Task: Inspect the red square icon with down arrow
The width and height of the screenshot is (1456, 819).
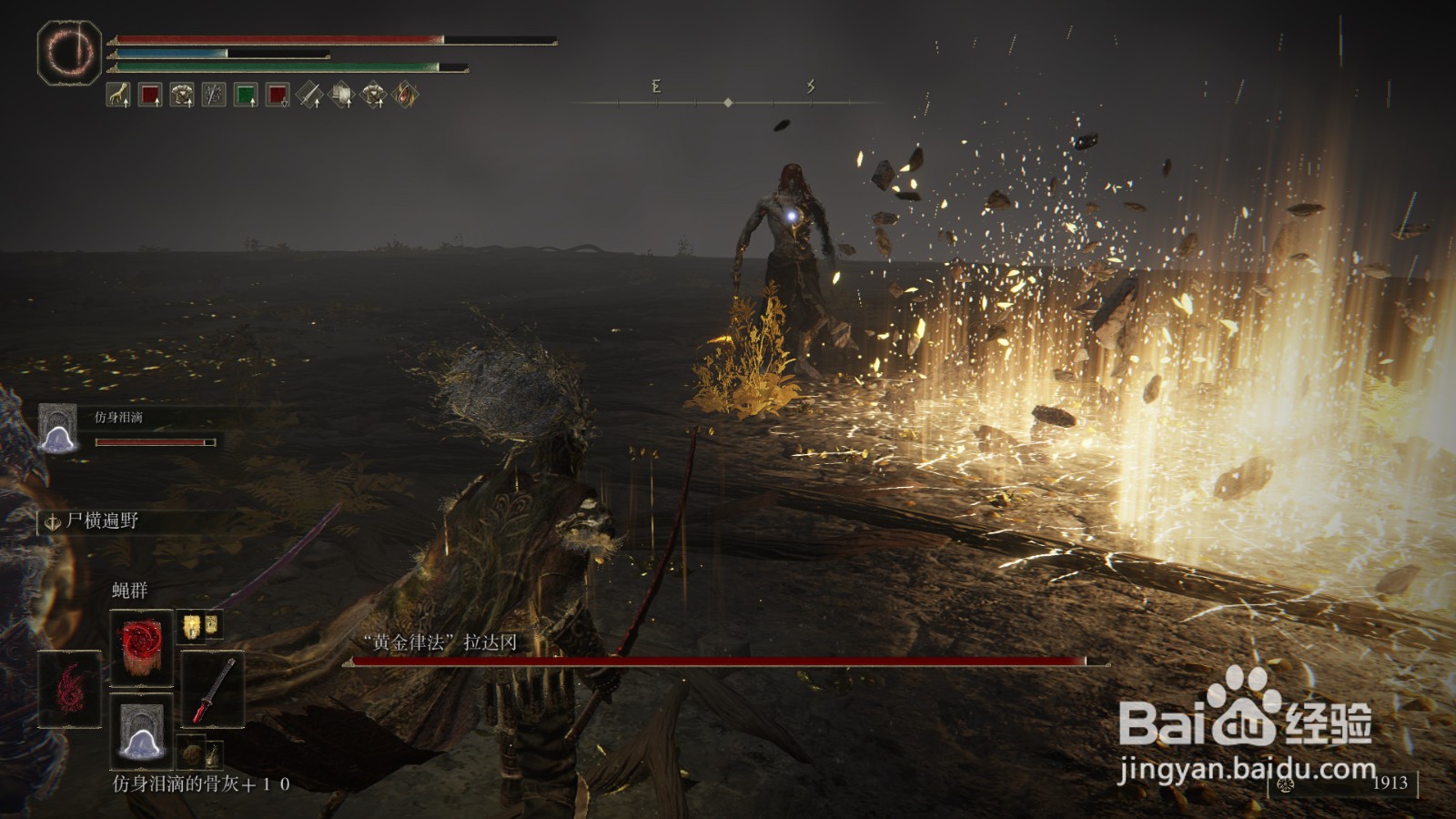Action: click(278, 95)
